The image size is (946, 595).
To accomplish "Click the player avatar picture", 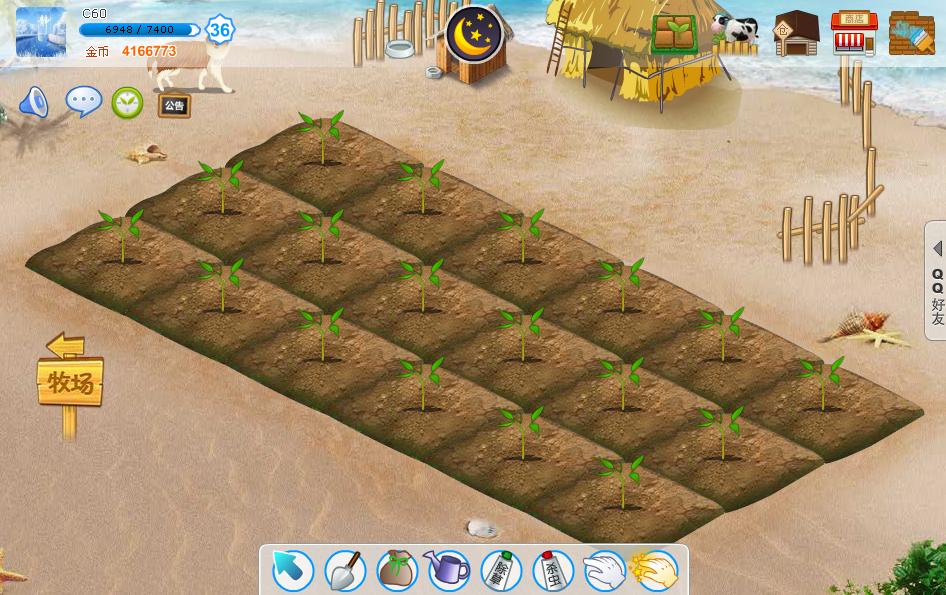I will click(41, 32).
